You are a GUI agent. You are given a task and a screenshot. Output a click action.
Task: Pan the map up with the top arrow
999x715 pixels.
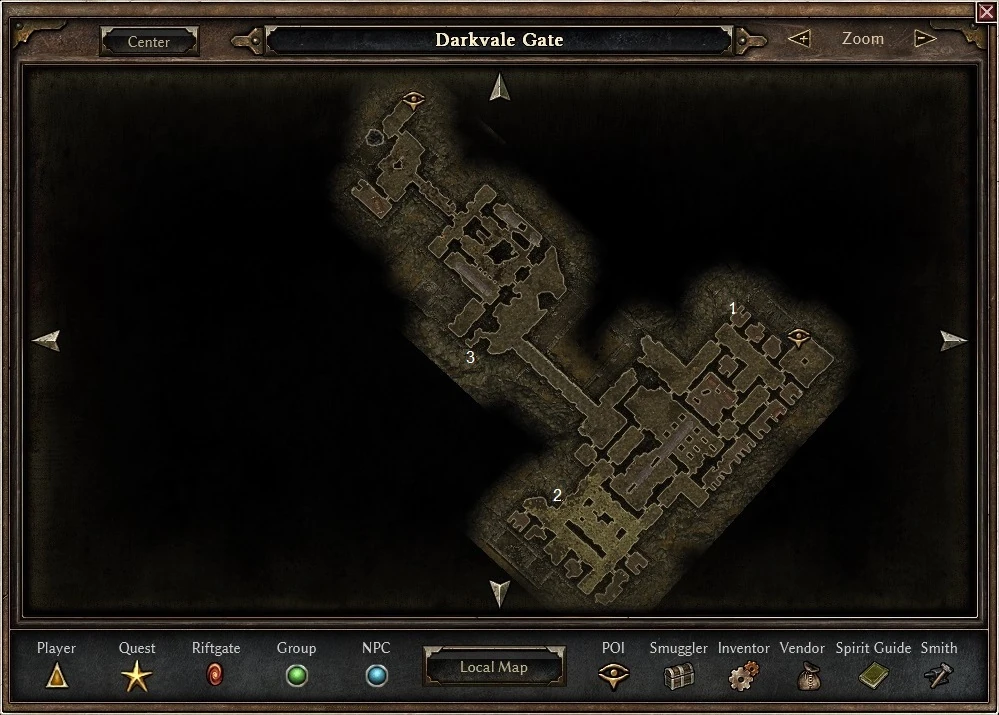pyautogui.click(x=500, y=88)
